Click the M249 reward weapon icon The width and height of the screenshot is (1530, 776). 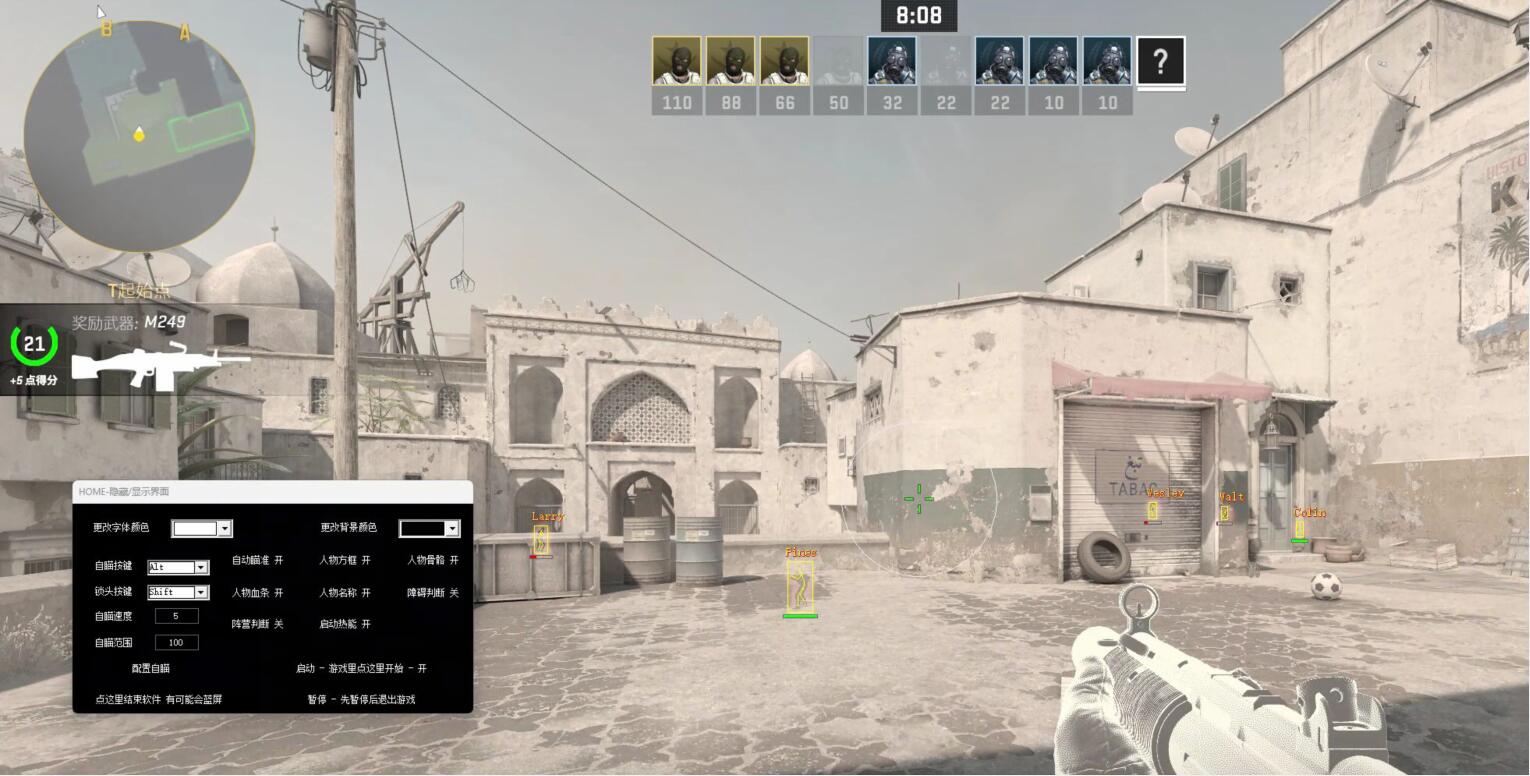(x=158, y=364)
